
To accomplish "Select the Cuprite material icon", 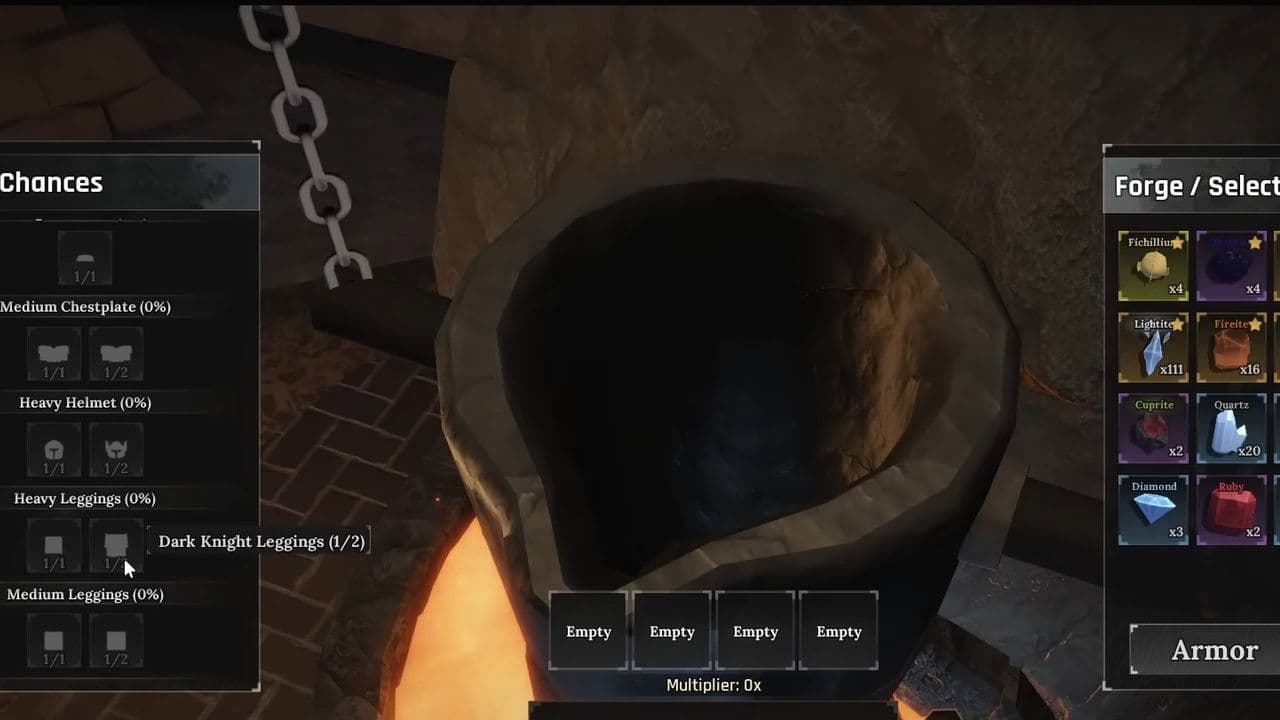I will [1153, 430].
